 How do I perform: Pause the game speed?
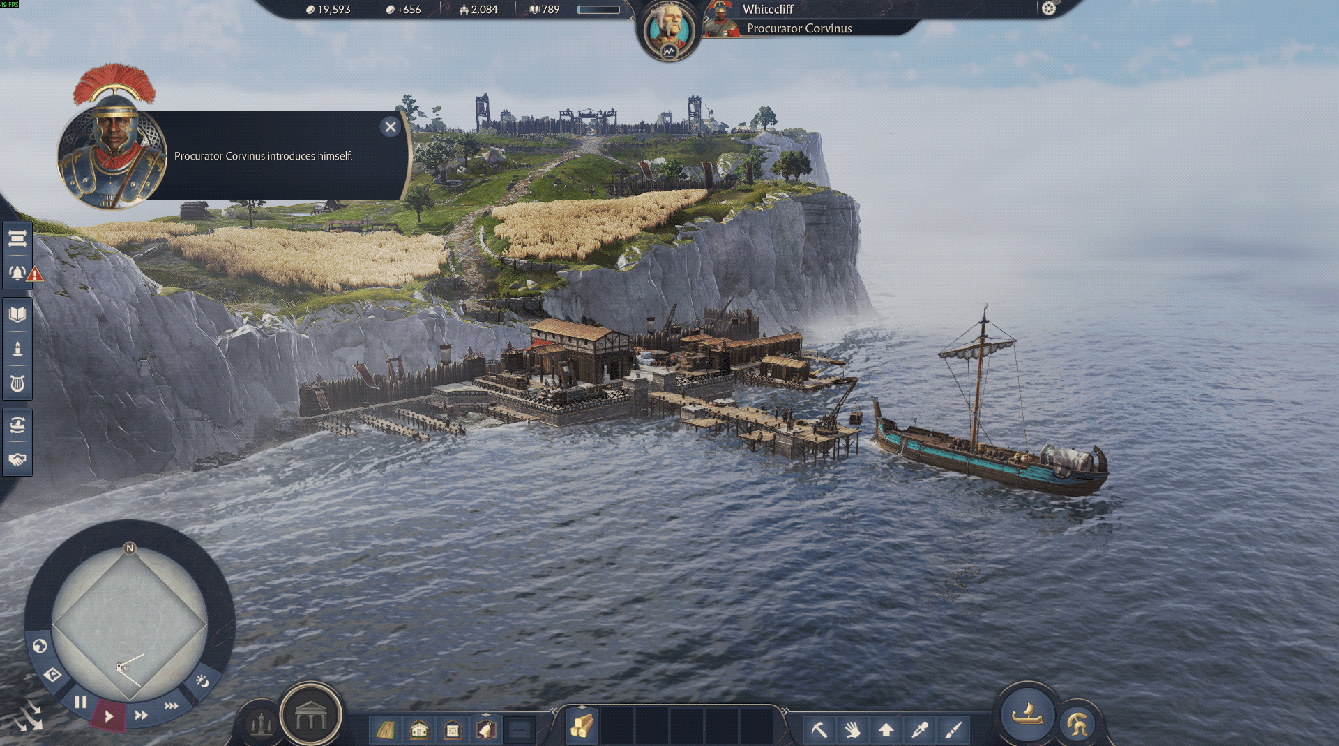(81, 702)
